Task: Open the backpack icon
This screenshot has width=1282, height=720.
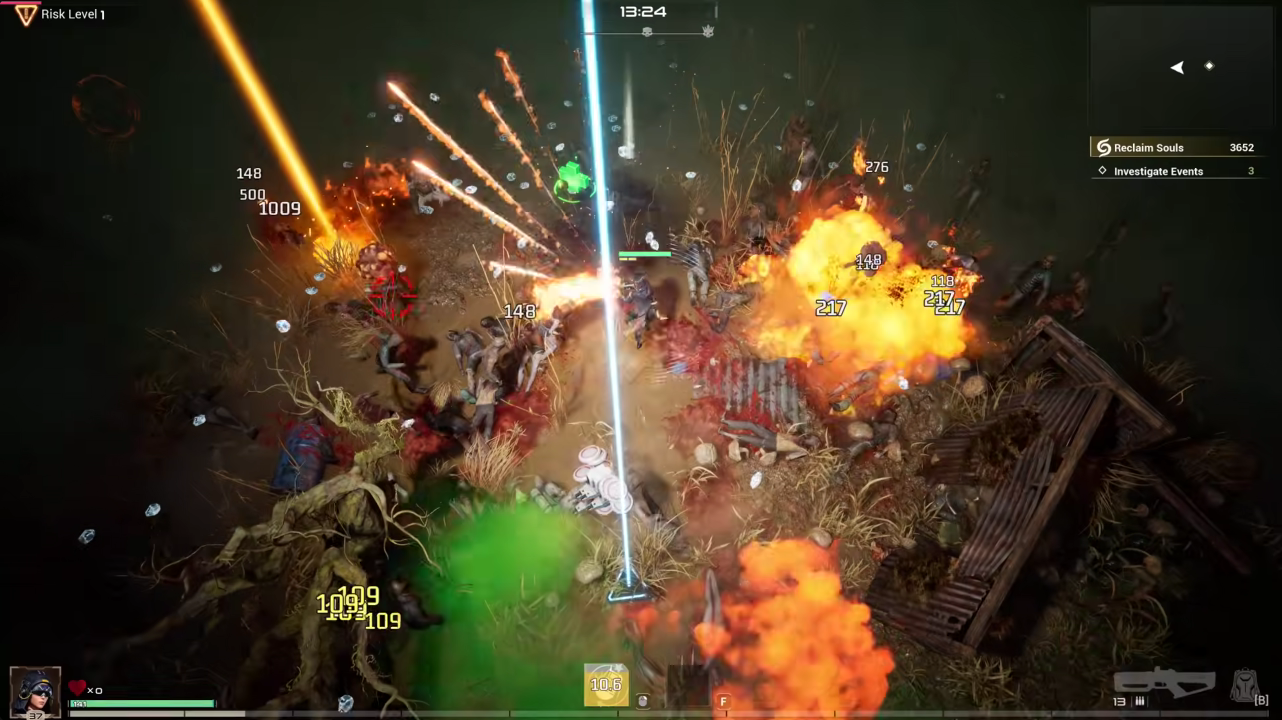Action: pyautogui.click(x=1244, y=685)
